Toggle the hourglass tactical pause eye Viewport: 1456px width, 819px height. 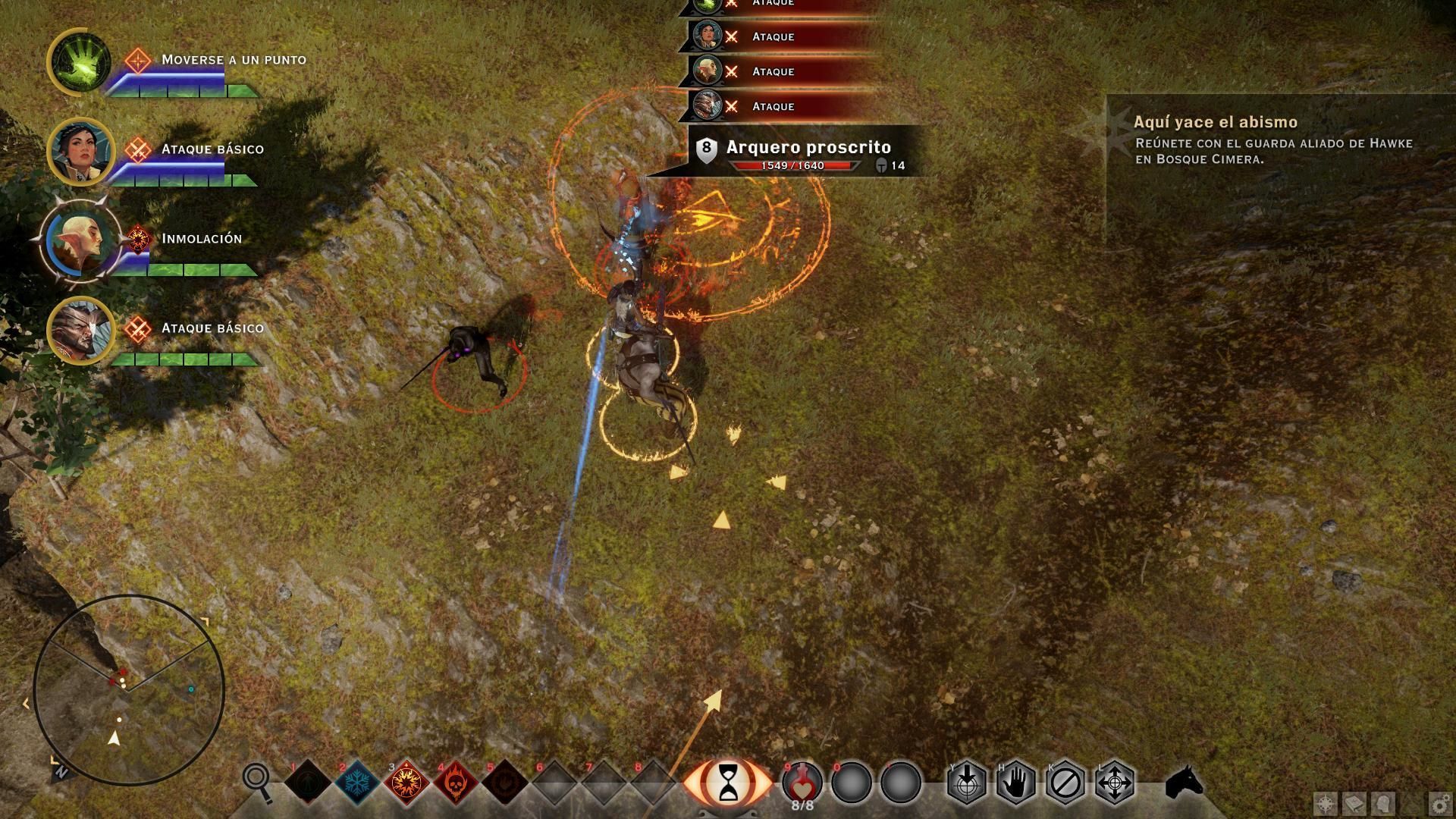(728, 782)
